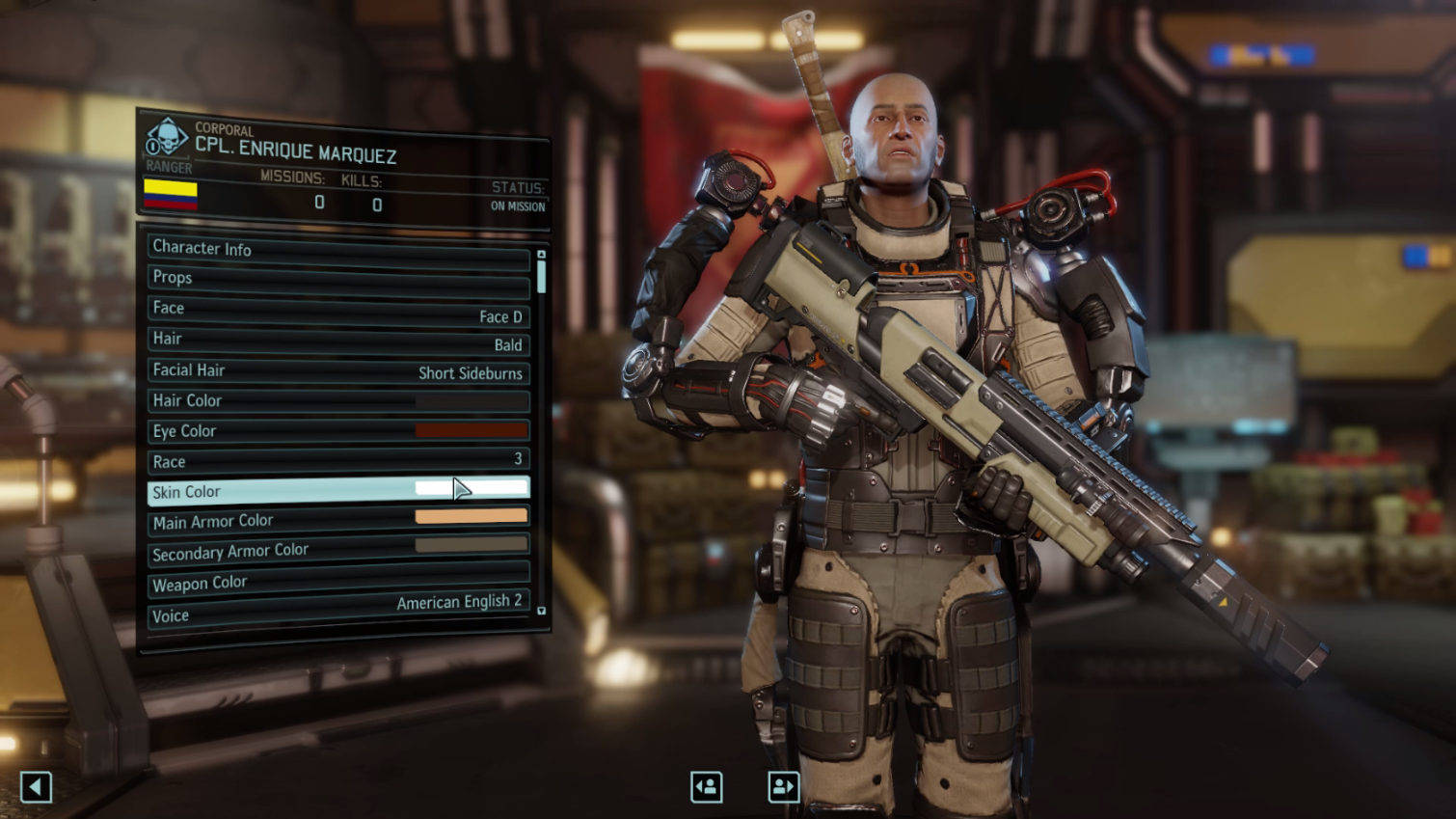Switch to the next soldier
The width and height of the screenshot is (1456, 819).
(x=784, y=787)
